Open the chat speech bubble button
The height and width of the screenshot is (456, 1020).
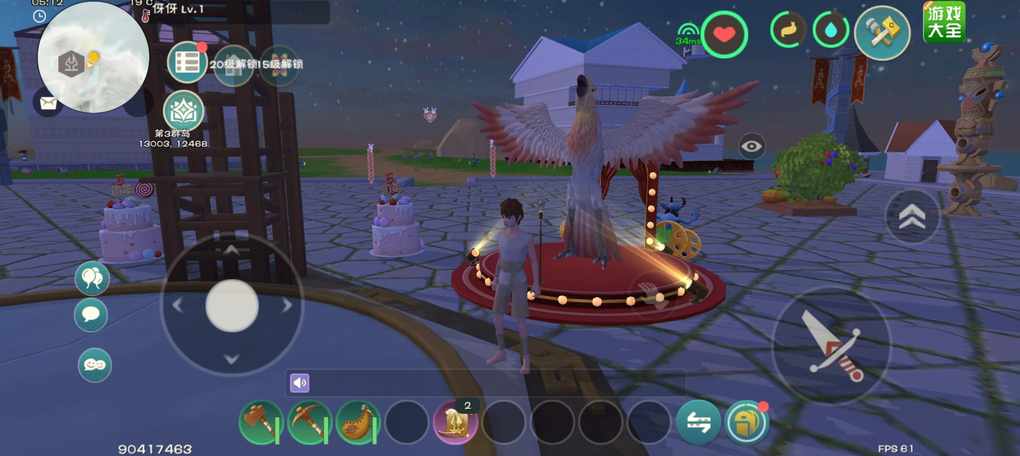point(92,315)
